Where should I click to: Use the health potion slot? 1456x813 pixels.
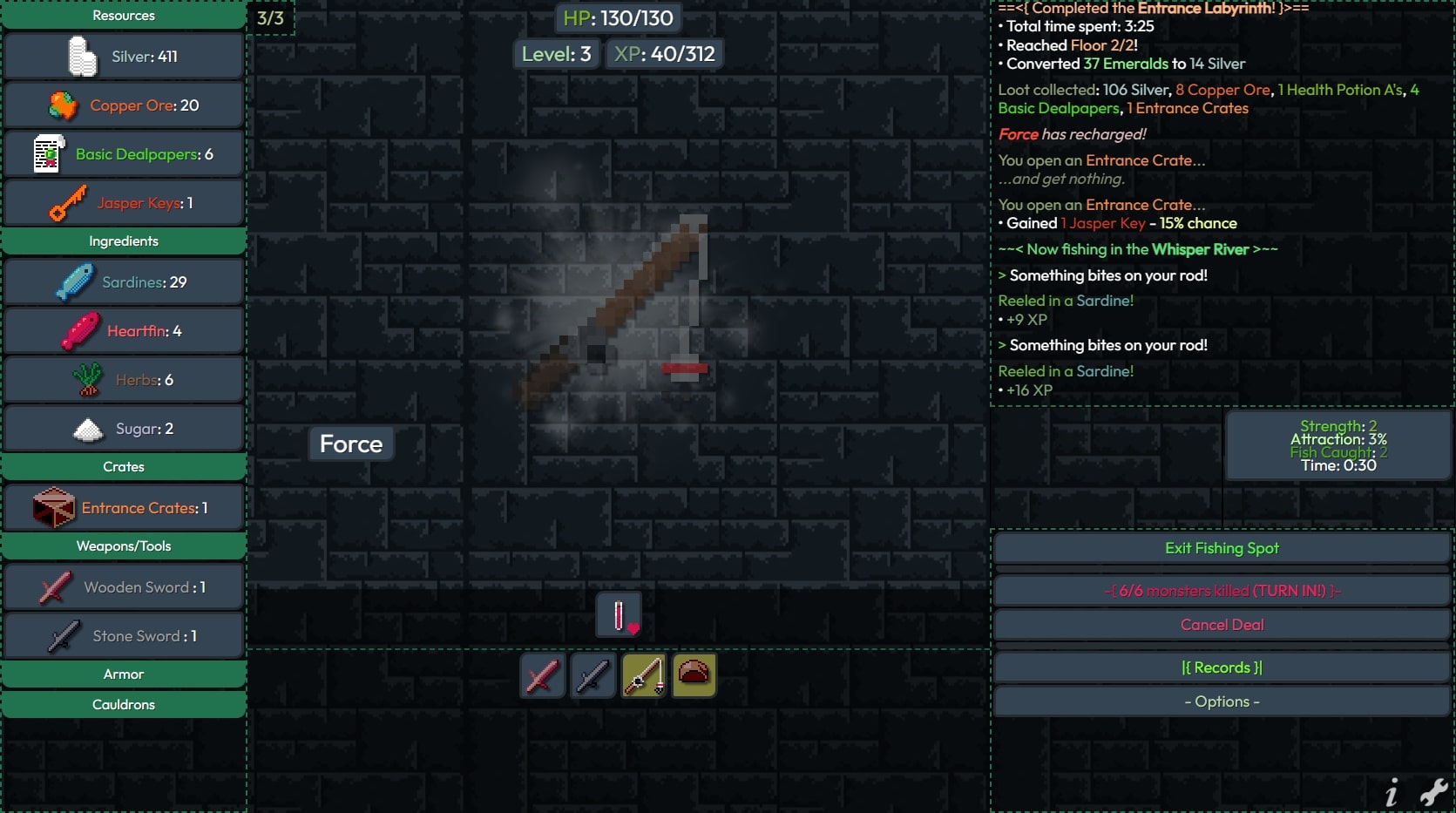point(620,615)
